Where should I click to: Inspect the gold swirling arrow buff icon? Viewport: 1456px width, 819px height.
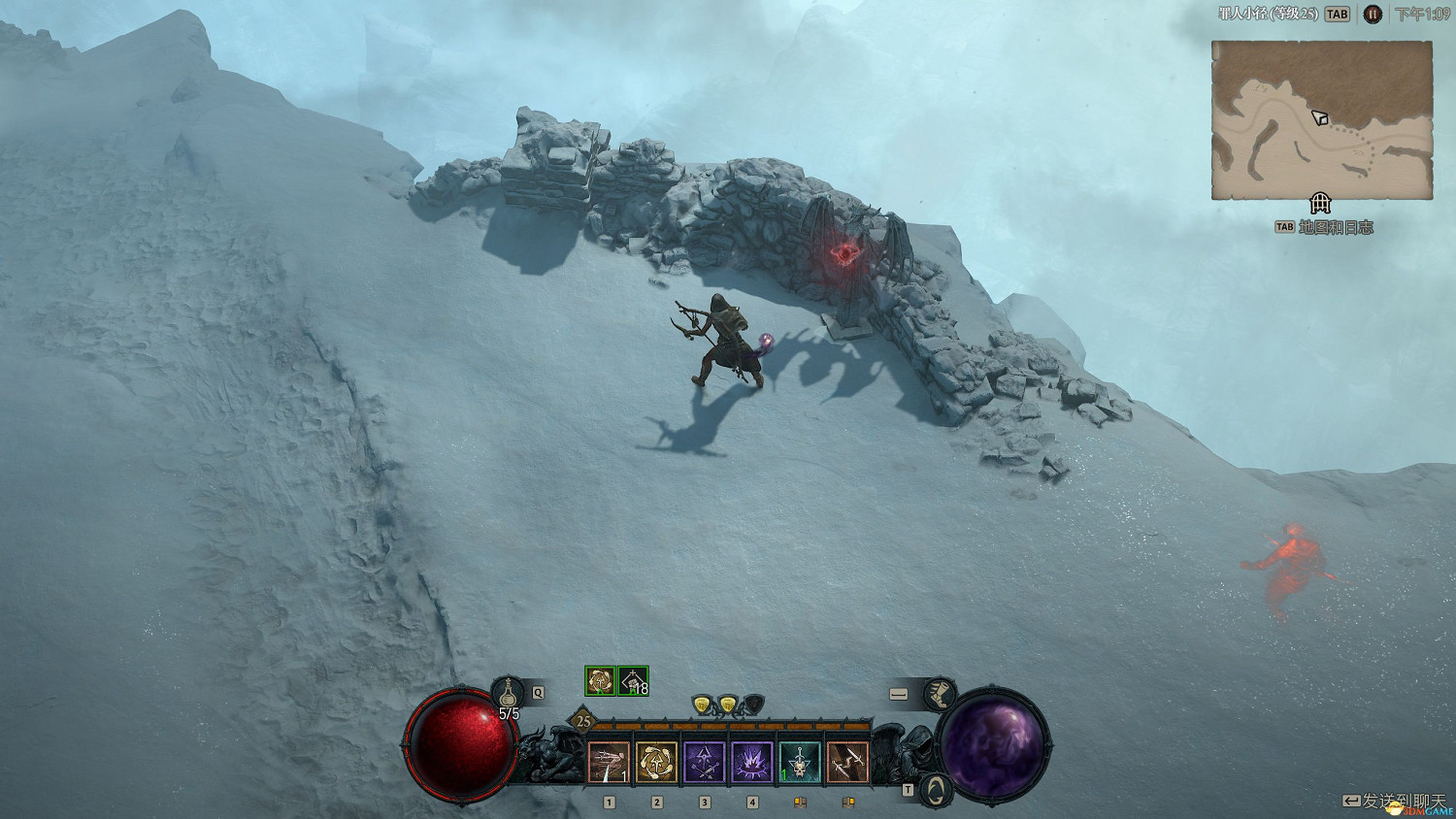click(x=600, y=681)
